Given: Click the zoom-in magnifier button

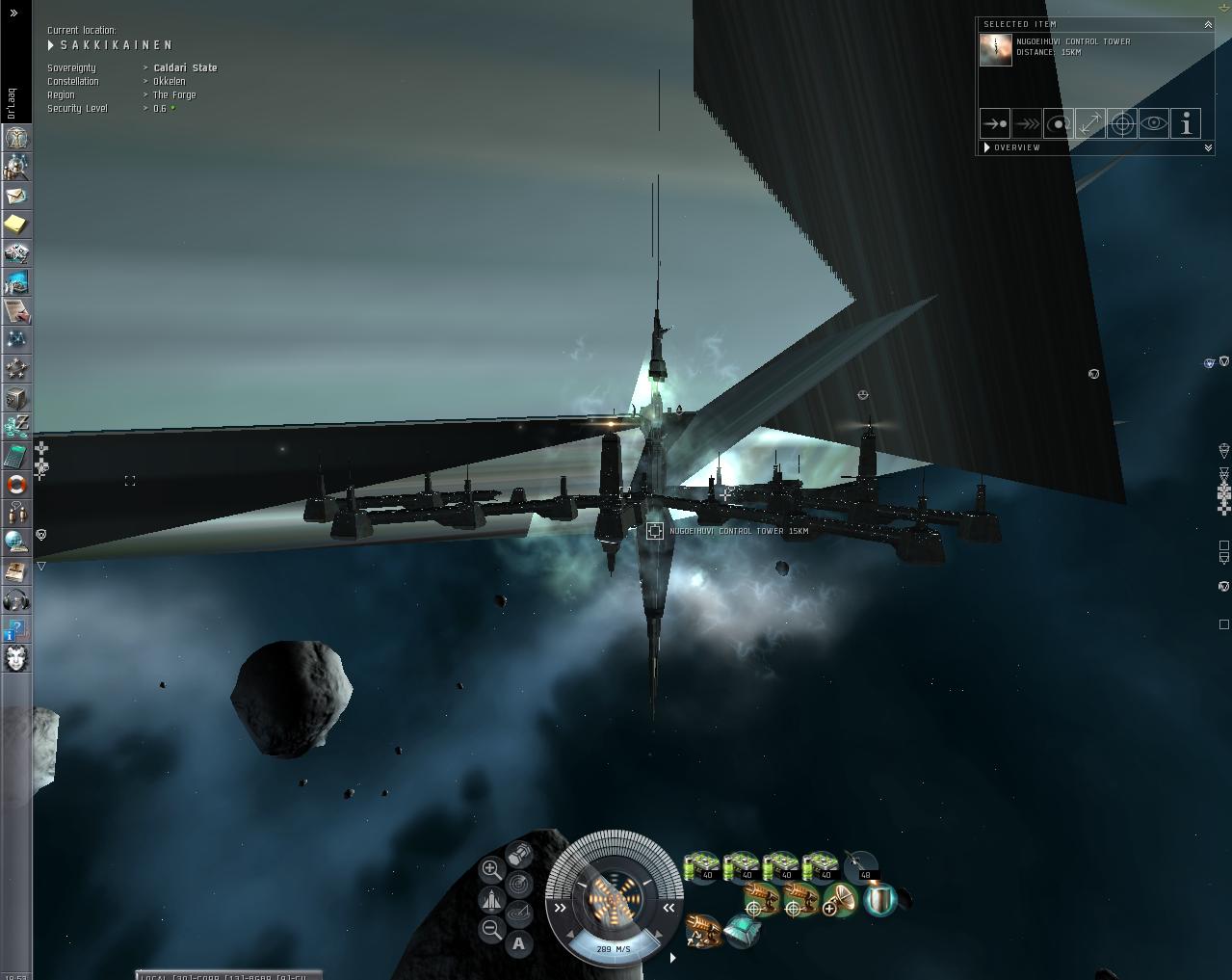Looking at the screenshot, I should 491,869.
